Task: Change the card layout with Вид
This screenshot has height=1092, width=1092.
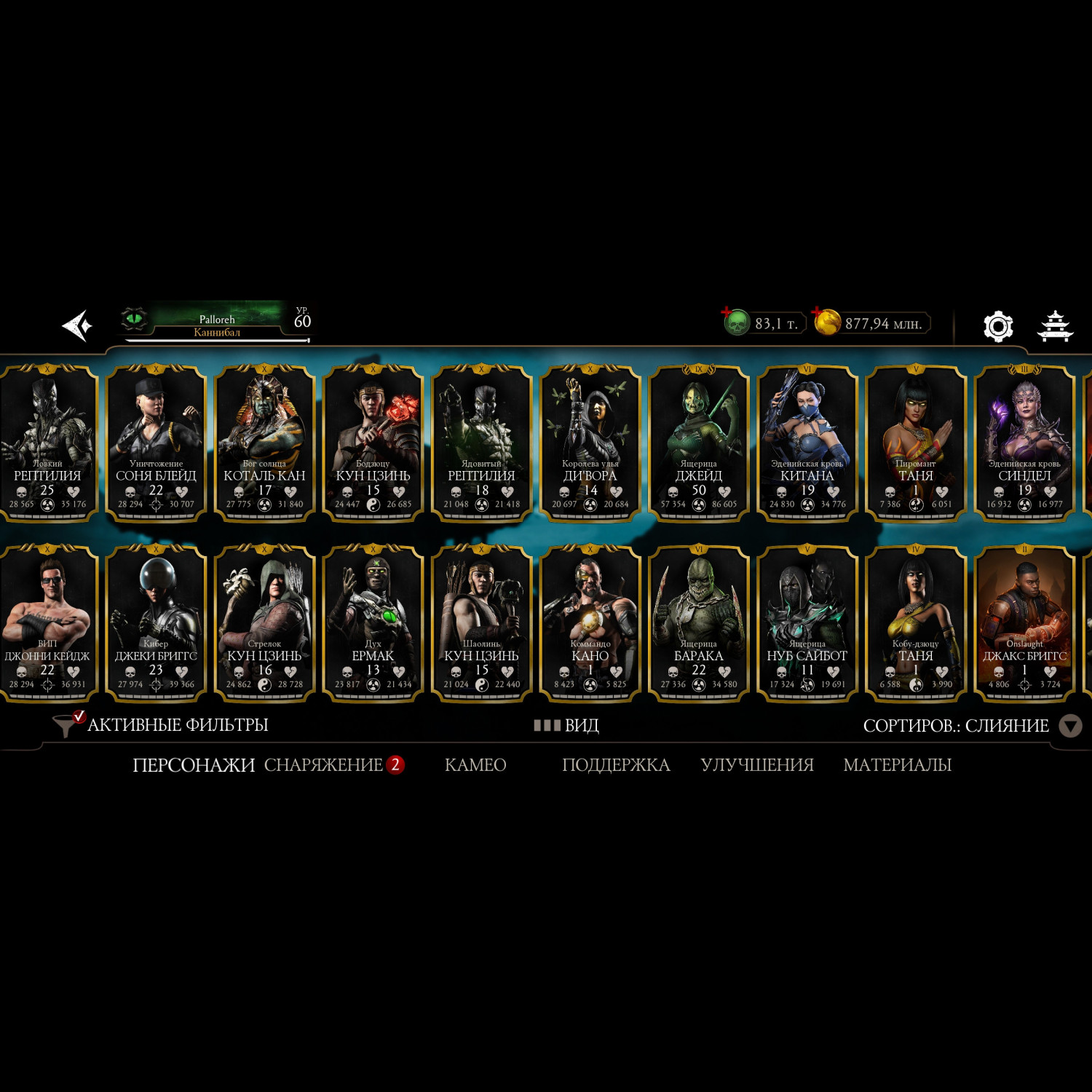Action: (x=567, y=725)
